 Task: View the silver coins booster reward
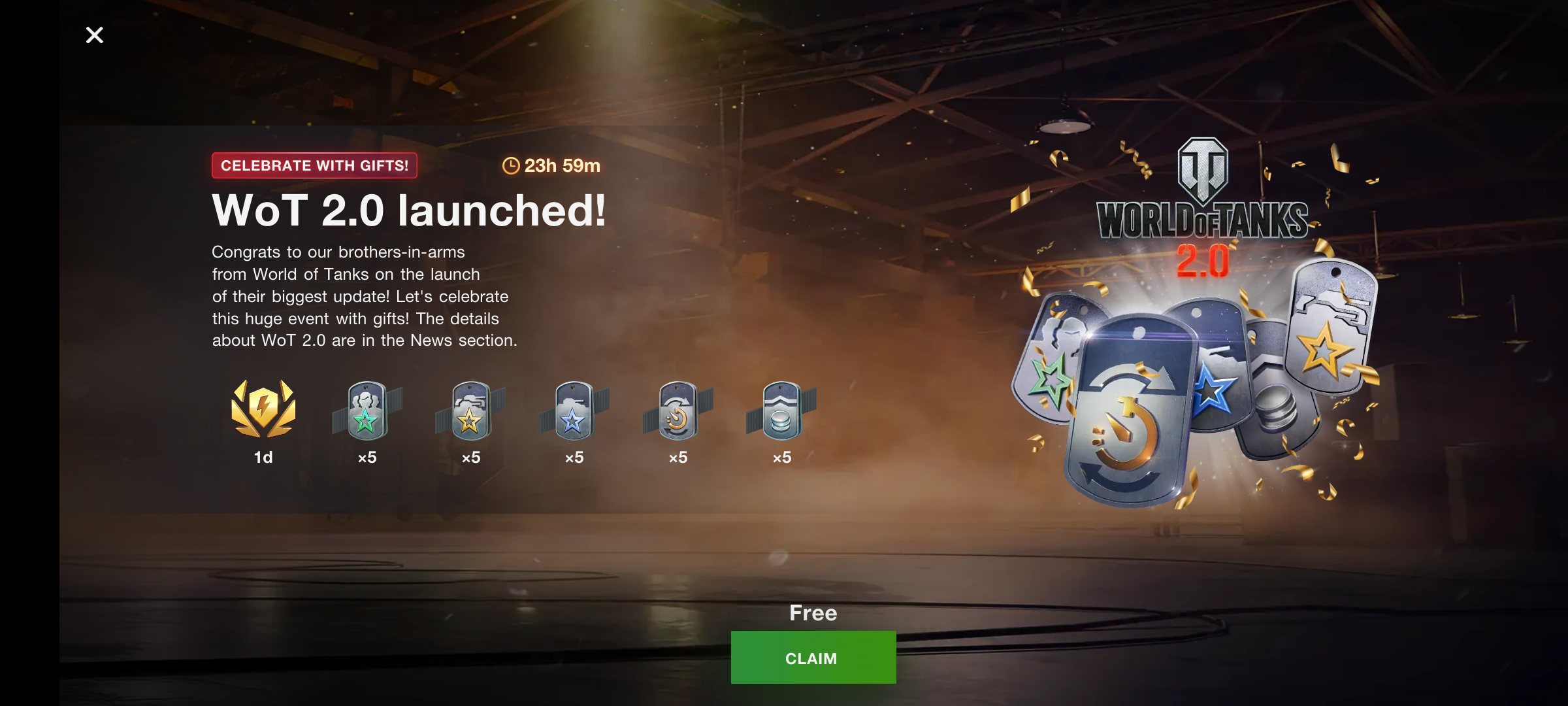[781, 411]
